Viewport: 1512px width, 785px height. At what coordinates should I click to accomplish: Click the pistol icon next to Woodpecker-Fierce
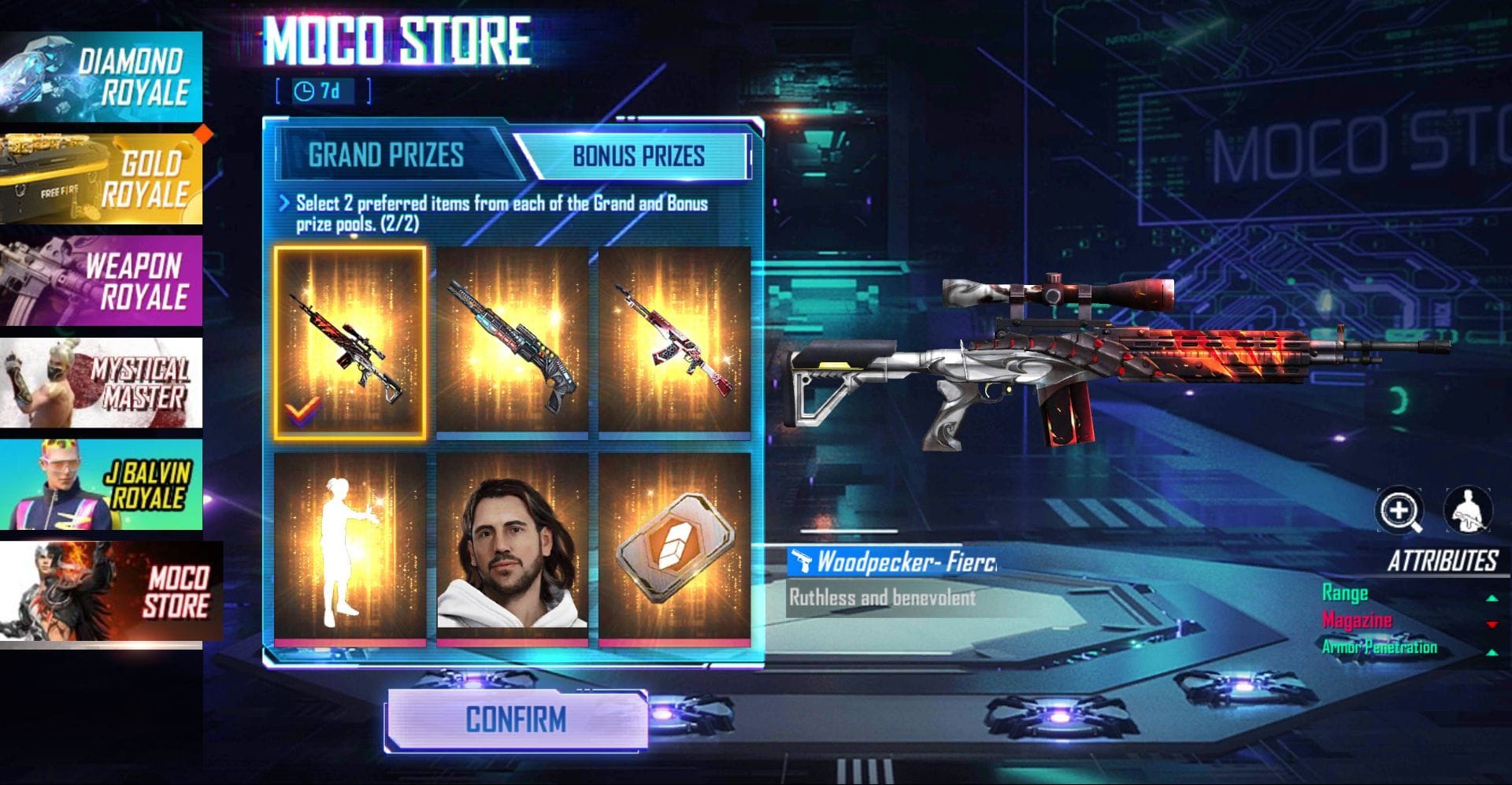click(802, 561)
